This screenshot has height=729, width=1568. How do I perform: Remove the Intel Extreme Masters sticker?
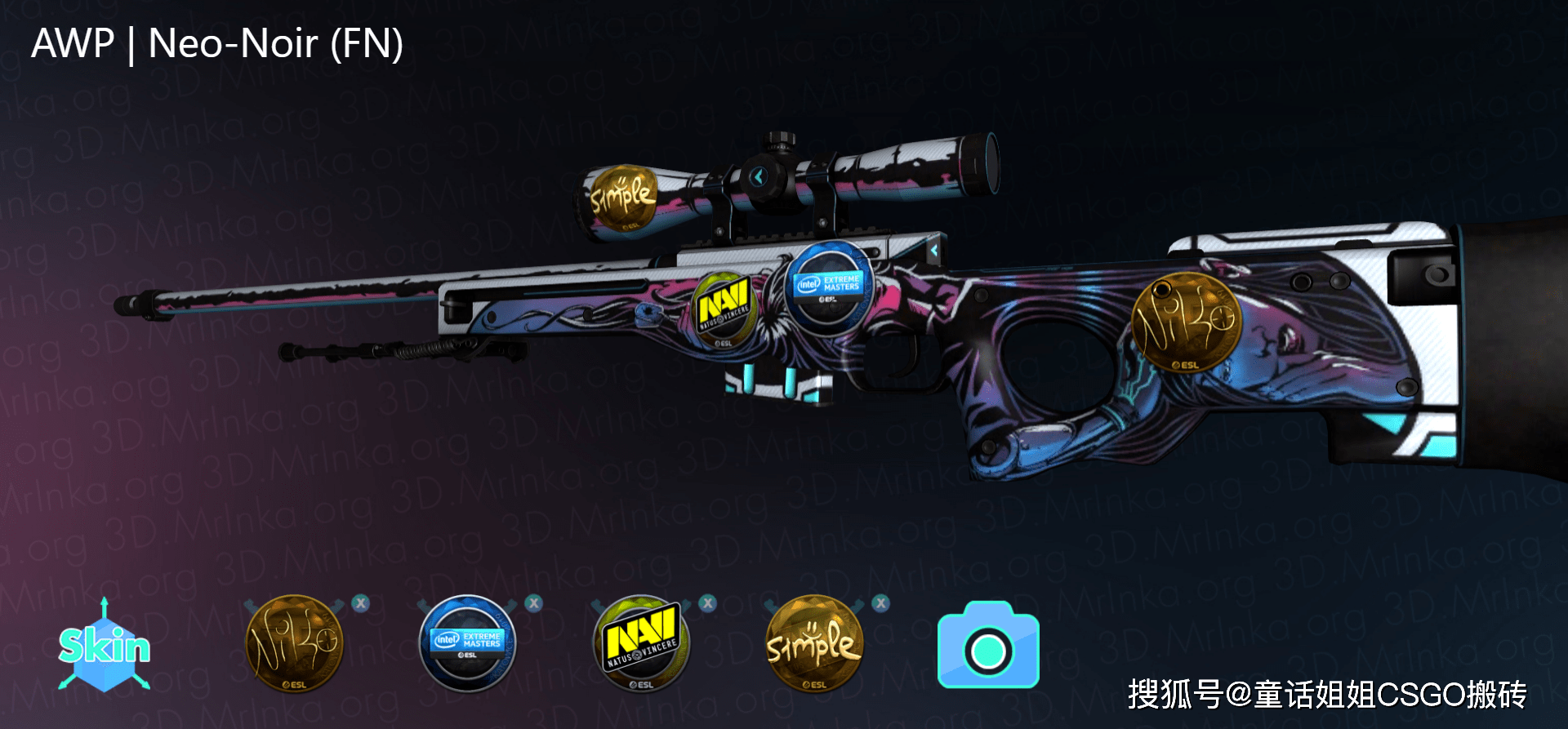(532, 602)
